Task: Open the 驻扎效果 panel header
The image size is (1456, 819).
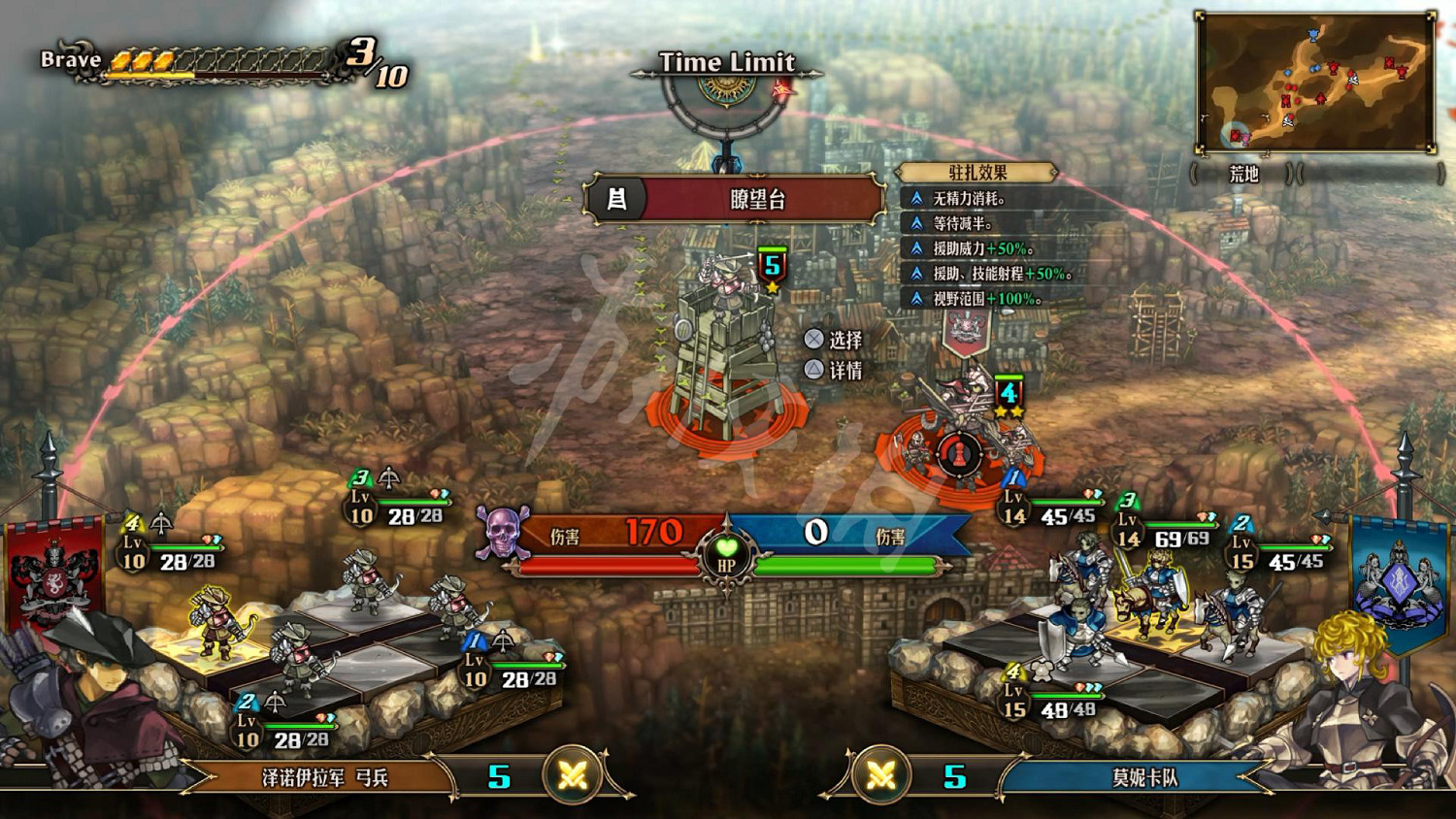Action: point(978,173)
